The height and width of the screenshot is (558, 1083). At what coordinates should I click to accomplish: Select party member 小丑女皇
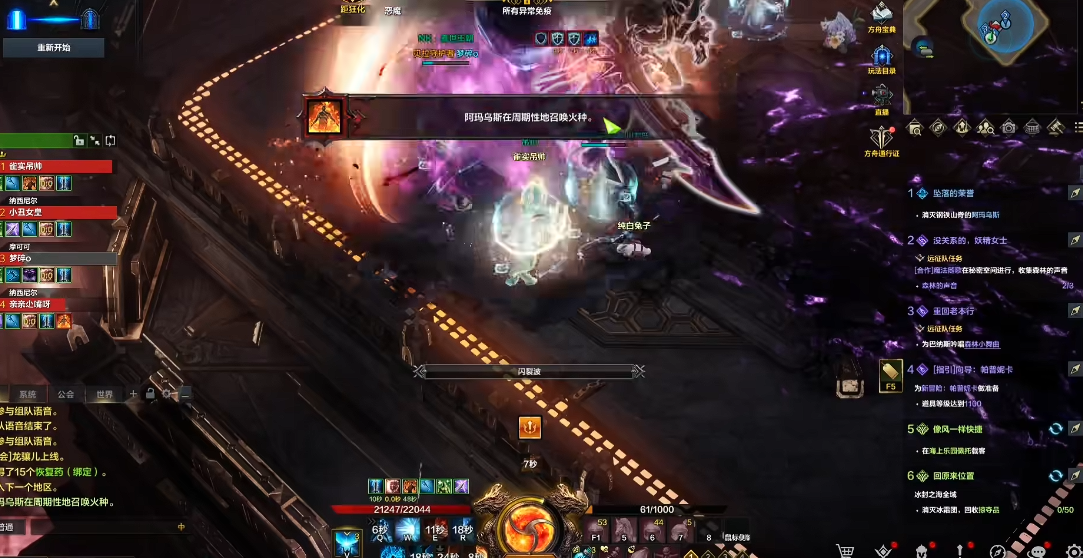[x=58, y=212]
